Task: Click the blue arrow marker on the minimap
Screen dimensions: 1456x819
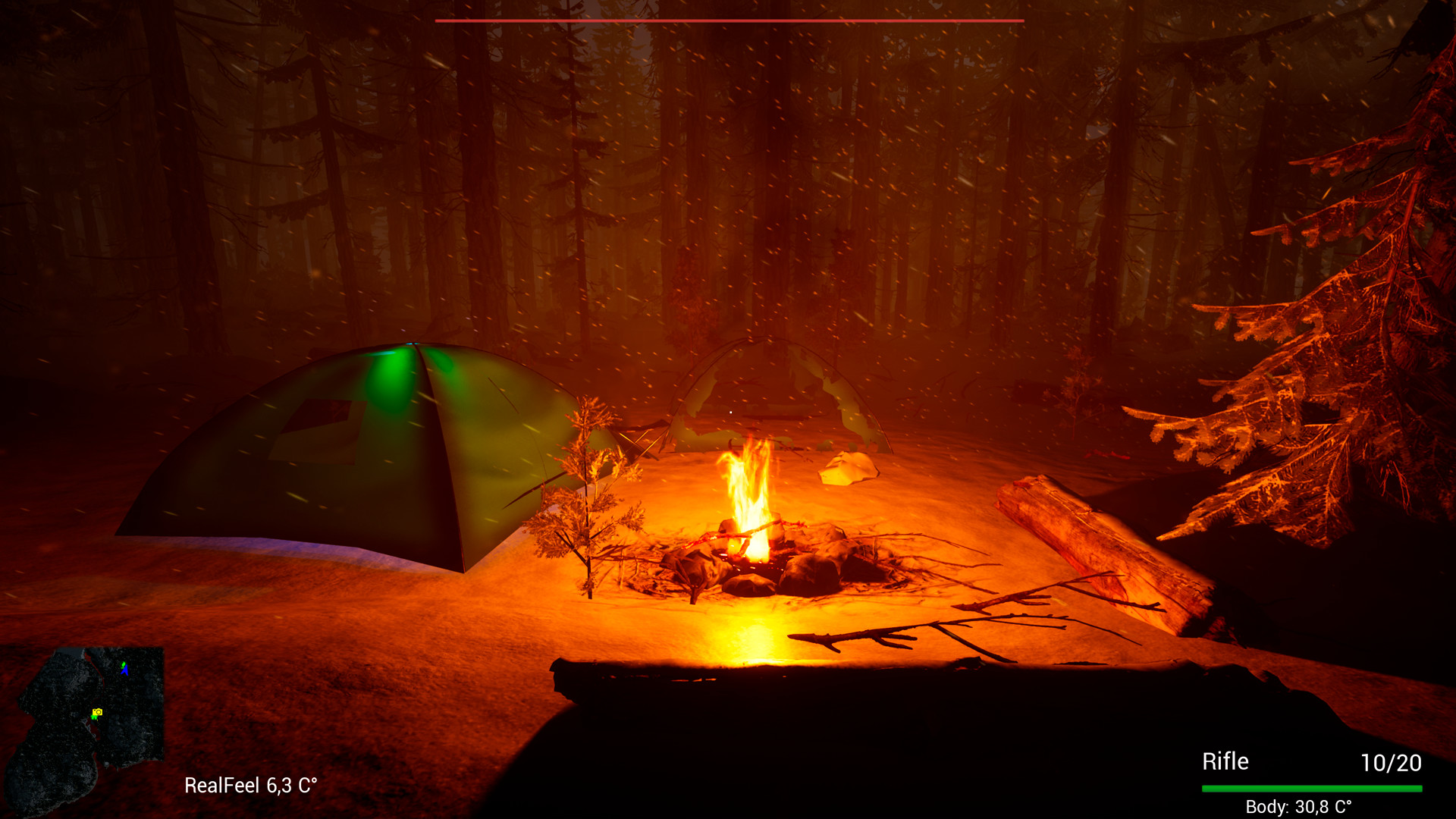Action: (x=124, y=670)
